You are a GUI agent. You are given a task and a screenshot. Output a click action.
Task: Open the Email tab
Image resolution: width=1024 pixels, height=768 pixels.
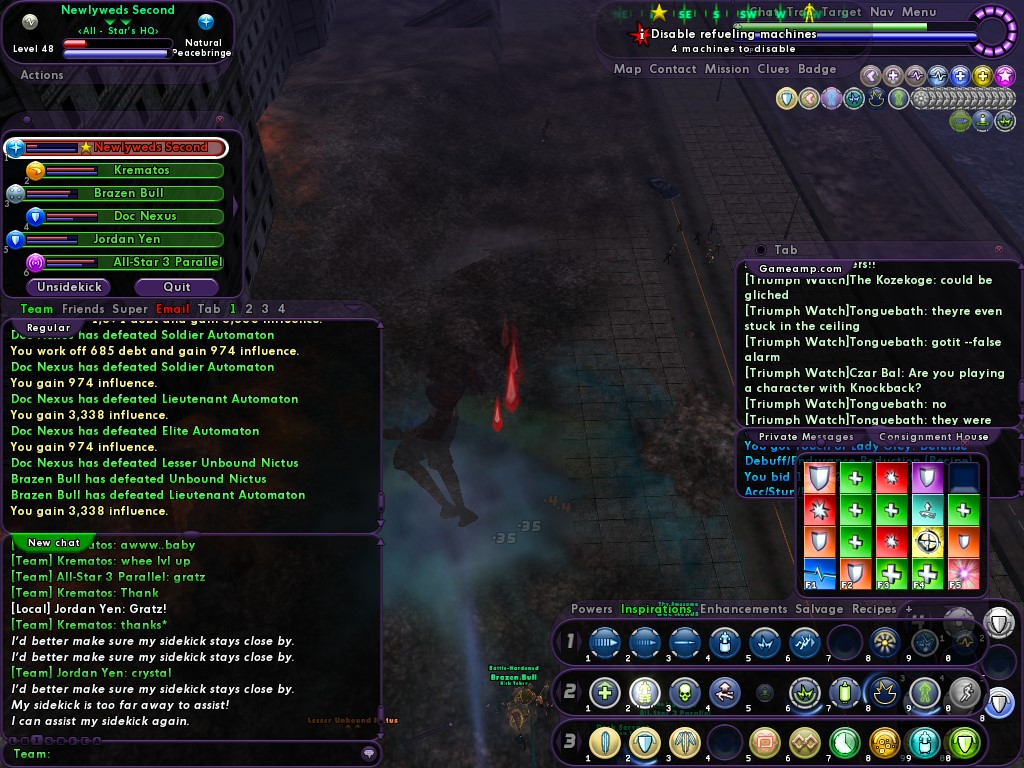173,309
